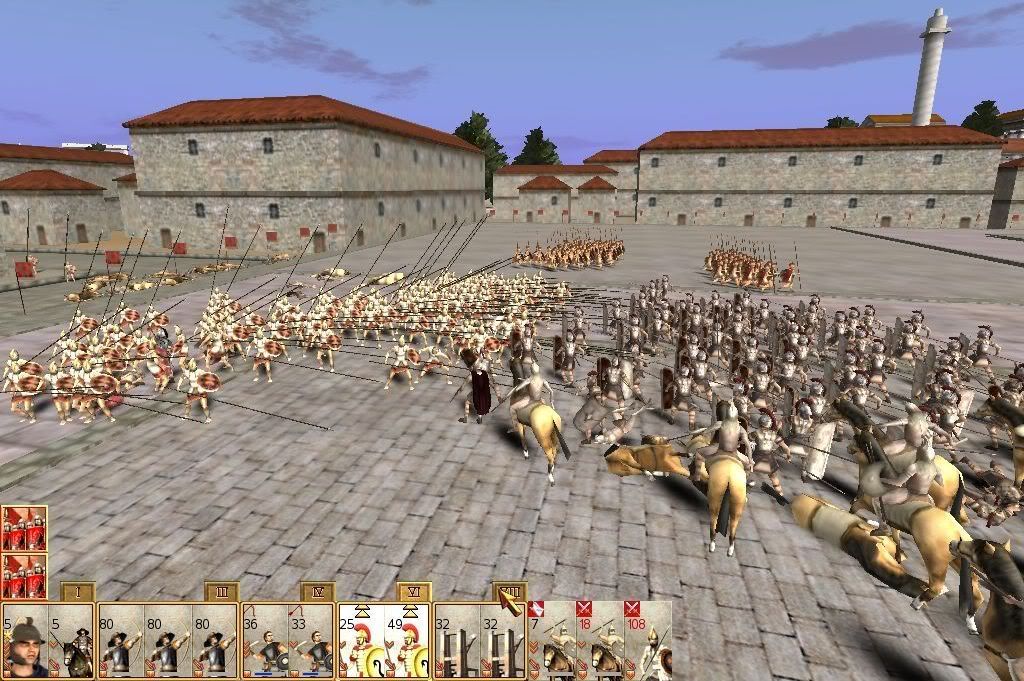Select group I tab

78,592
